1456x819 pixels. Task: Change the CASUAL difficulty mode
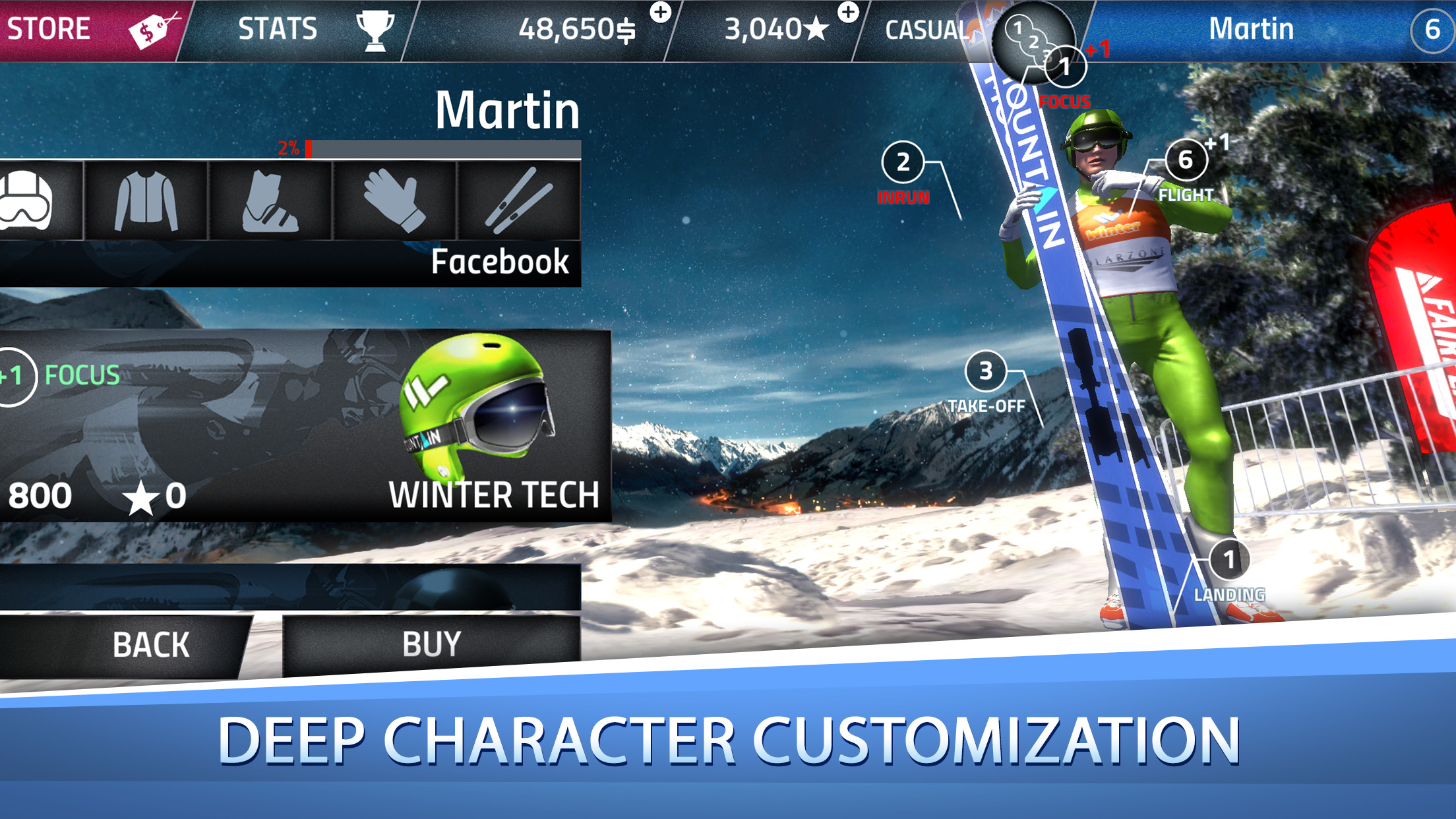pos(926,30)
